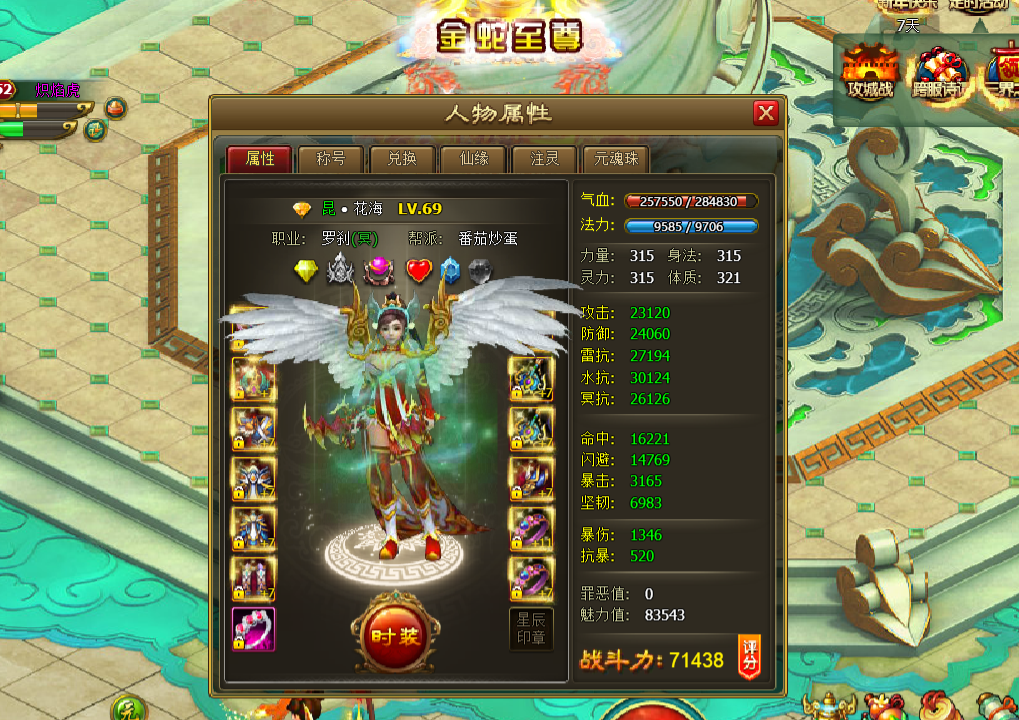Show the 注灵 tab
The width and height of the screenshot is (1019, 720).
544,159
